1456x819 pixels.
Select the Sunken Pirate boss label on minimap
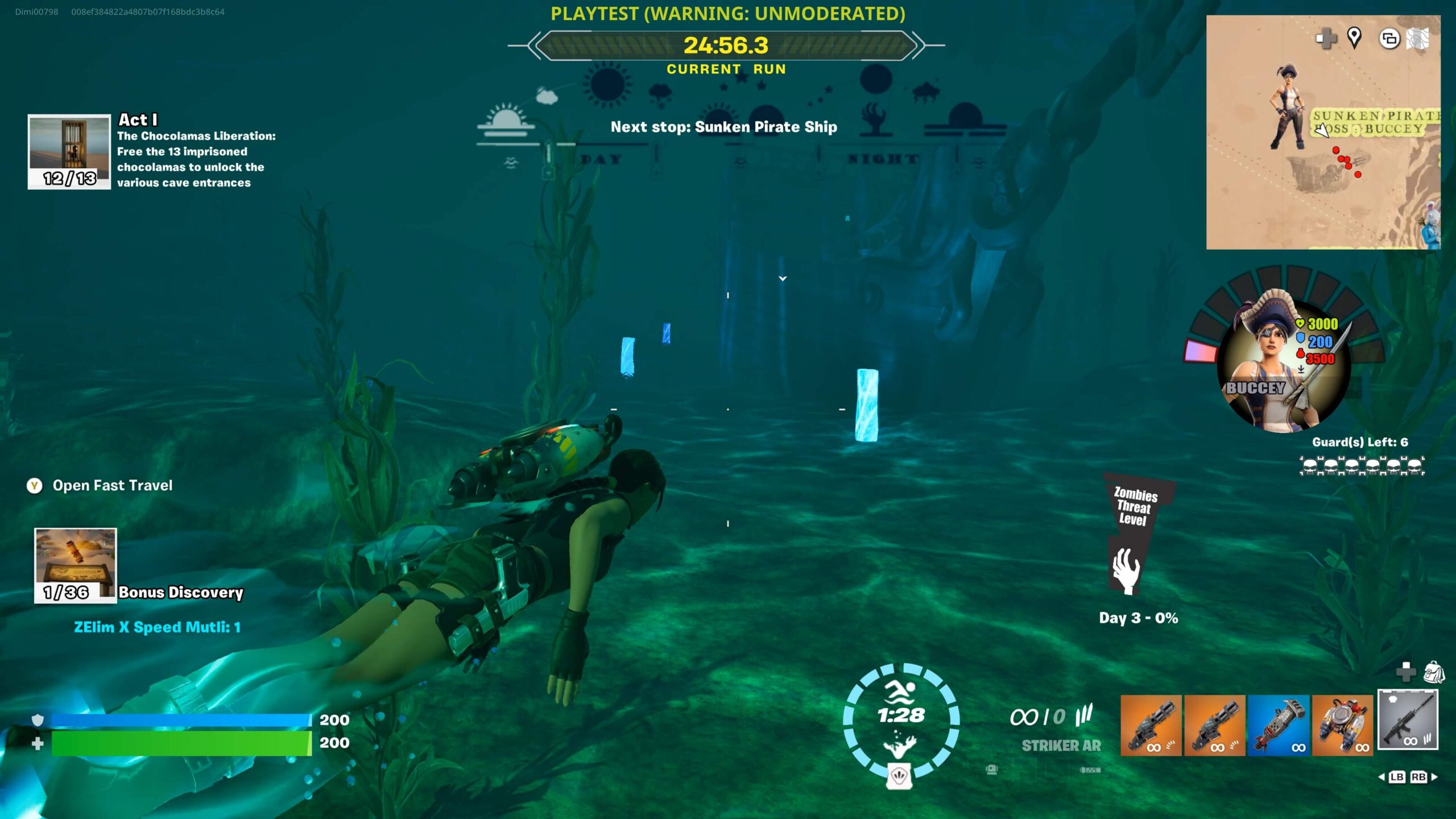(x=1374, y=122)
